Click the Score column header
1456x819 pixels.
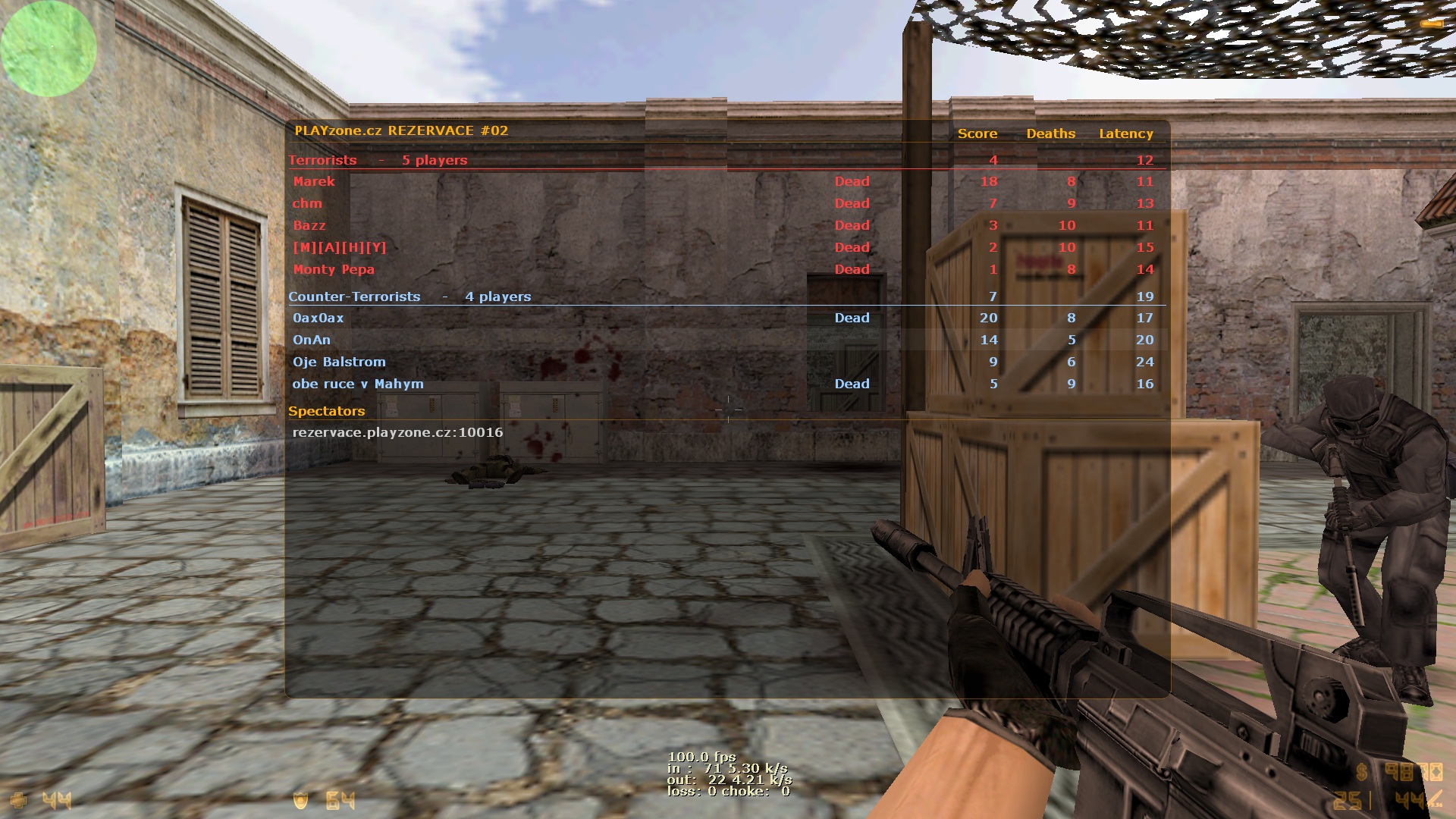977,133
